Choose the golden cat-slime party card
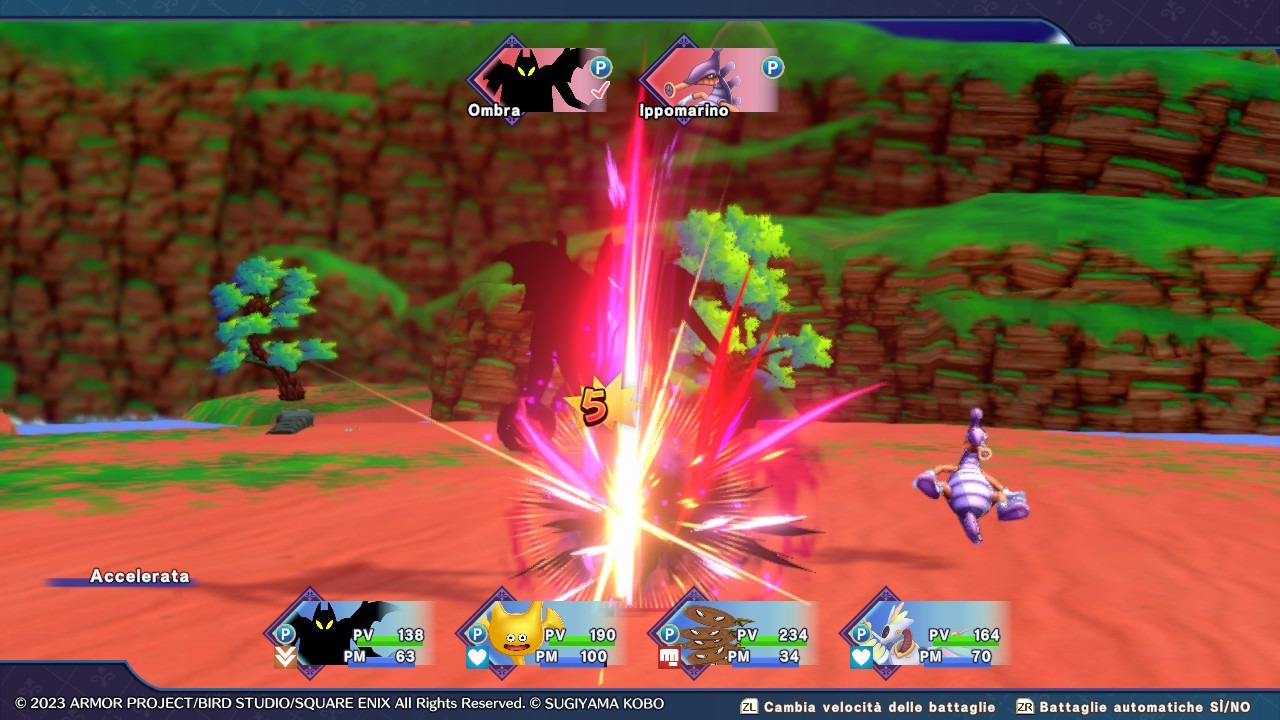The width and height of the screenshot is (1280, 720). [x=543, y=634]
